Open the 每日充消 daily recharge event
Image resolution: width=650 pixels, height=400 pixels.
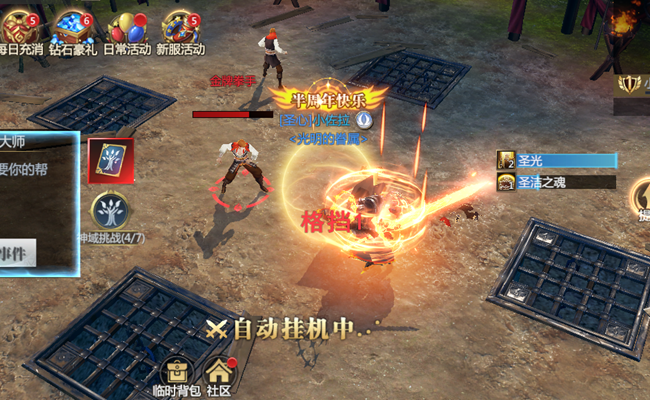pos(20,27)
